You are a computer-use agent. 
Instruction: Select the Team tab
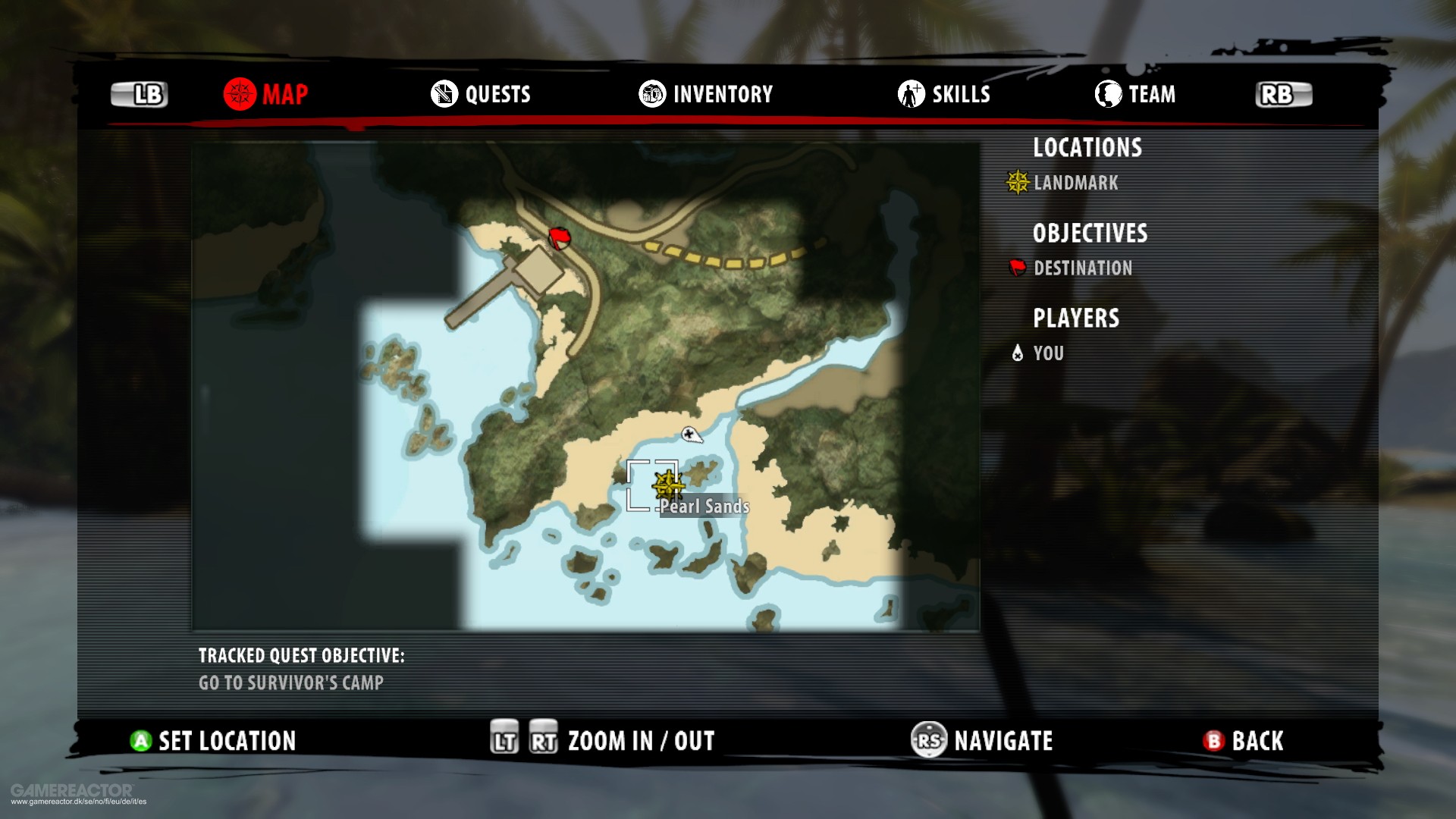(x=1135, y=94)
